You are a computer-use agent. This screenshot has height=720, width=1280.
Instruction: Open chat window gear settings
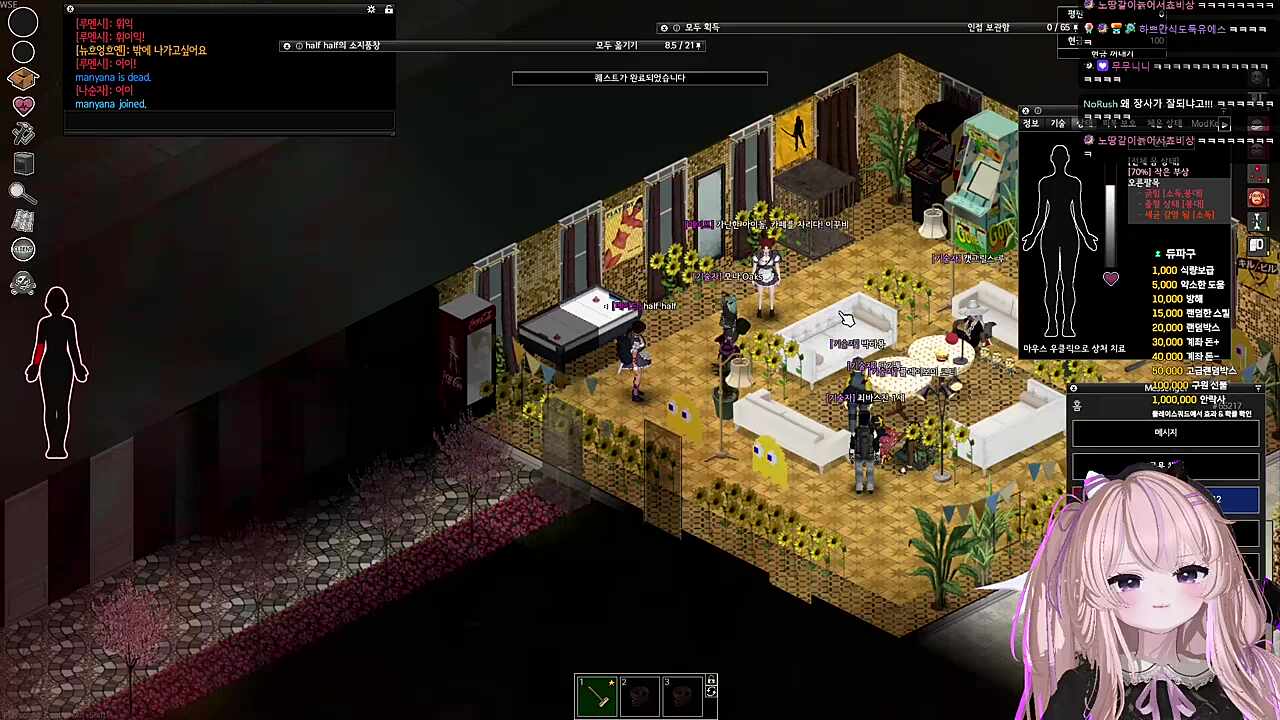pyautogui.click(x=371, y=9)
